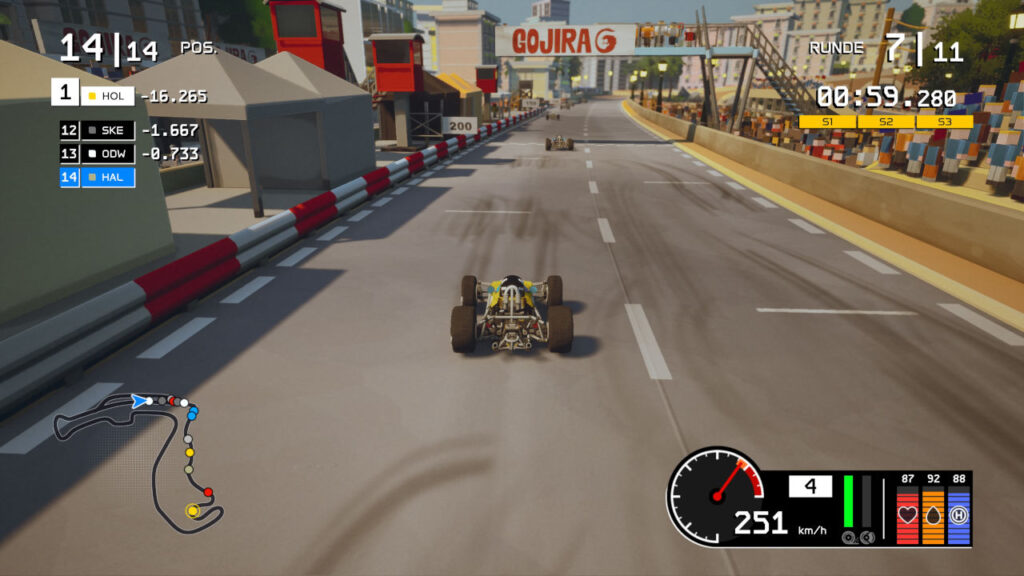Screen dimensions: 1024x576
Task: Click the tire compound H icon
Action: coord(959,515)
